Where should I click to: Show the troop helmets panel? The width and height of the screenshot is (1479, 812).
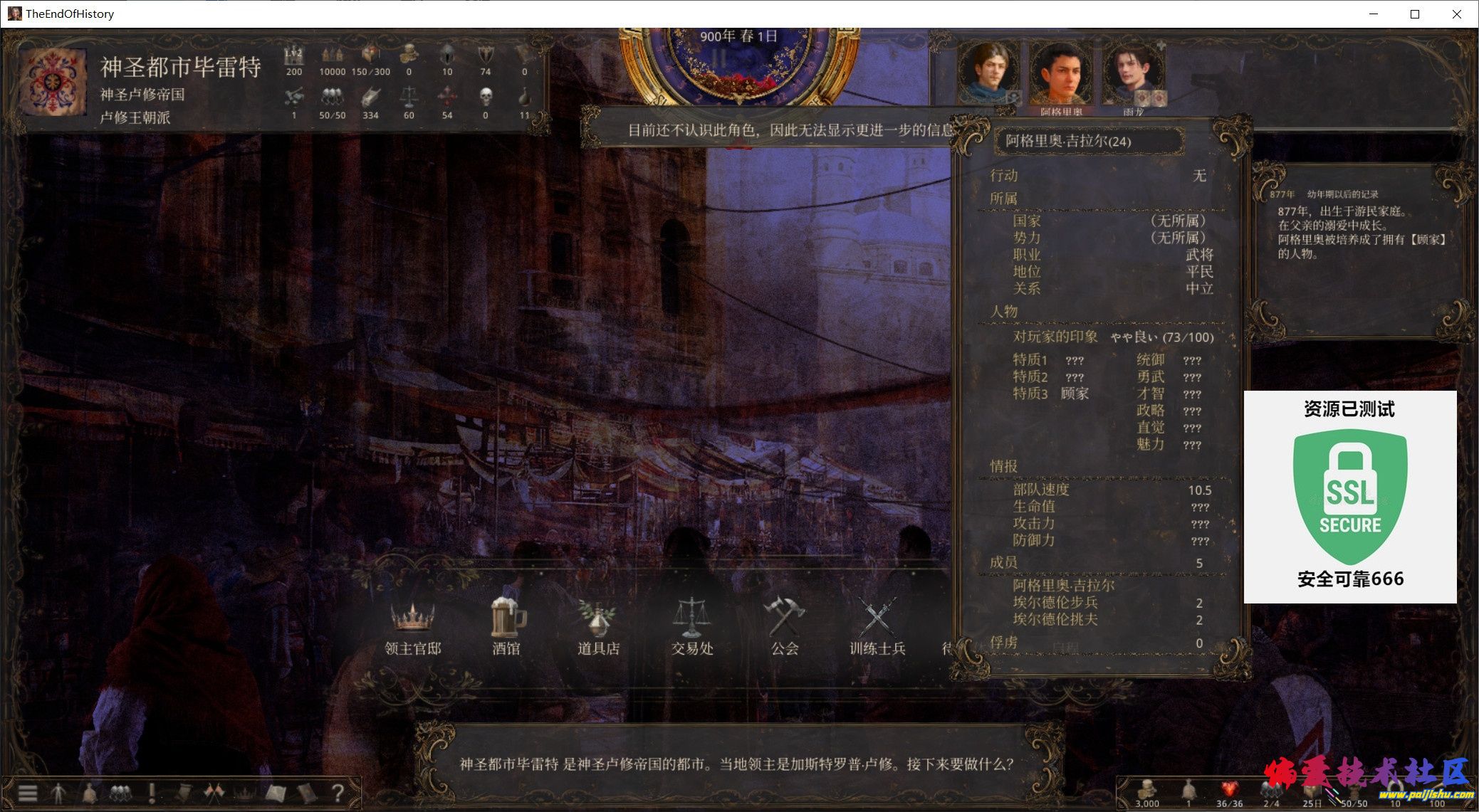tap(120, 793)
